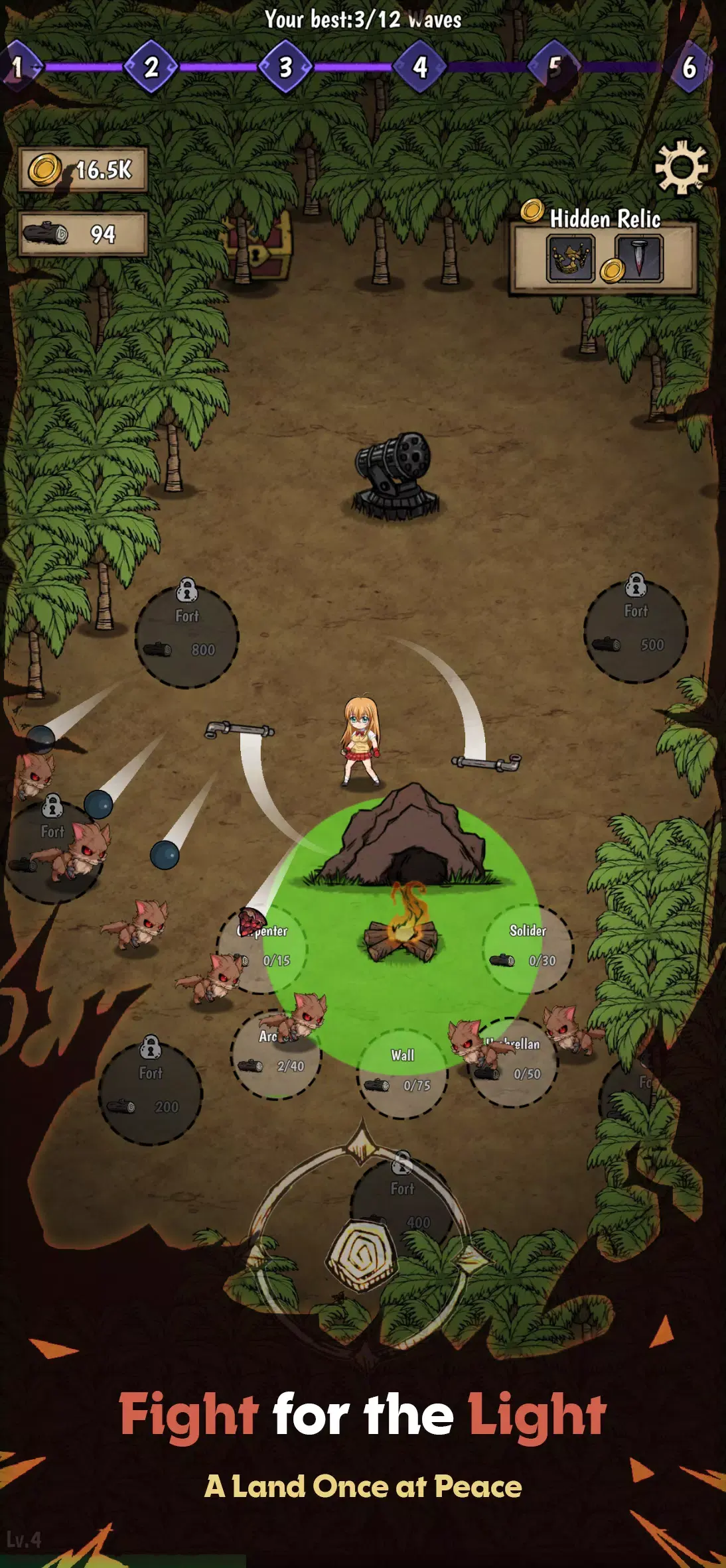Select the crown relic in Hidden Relic
This screenshot has width=726, height=1568.
570,259
